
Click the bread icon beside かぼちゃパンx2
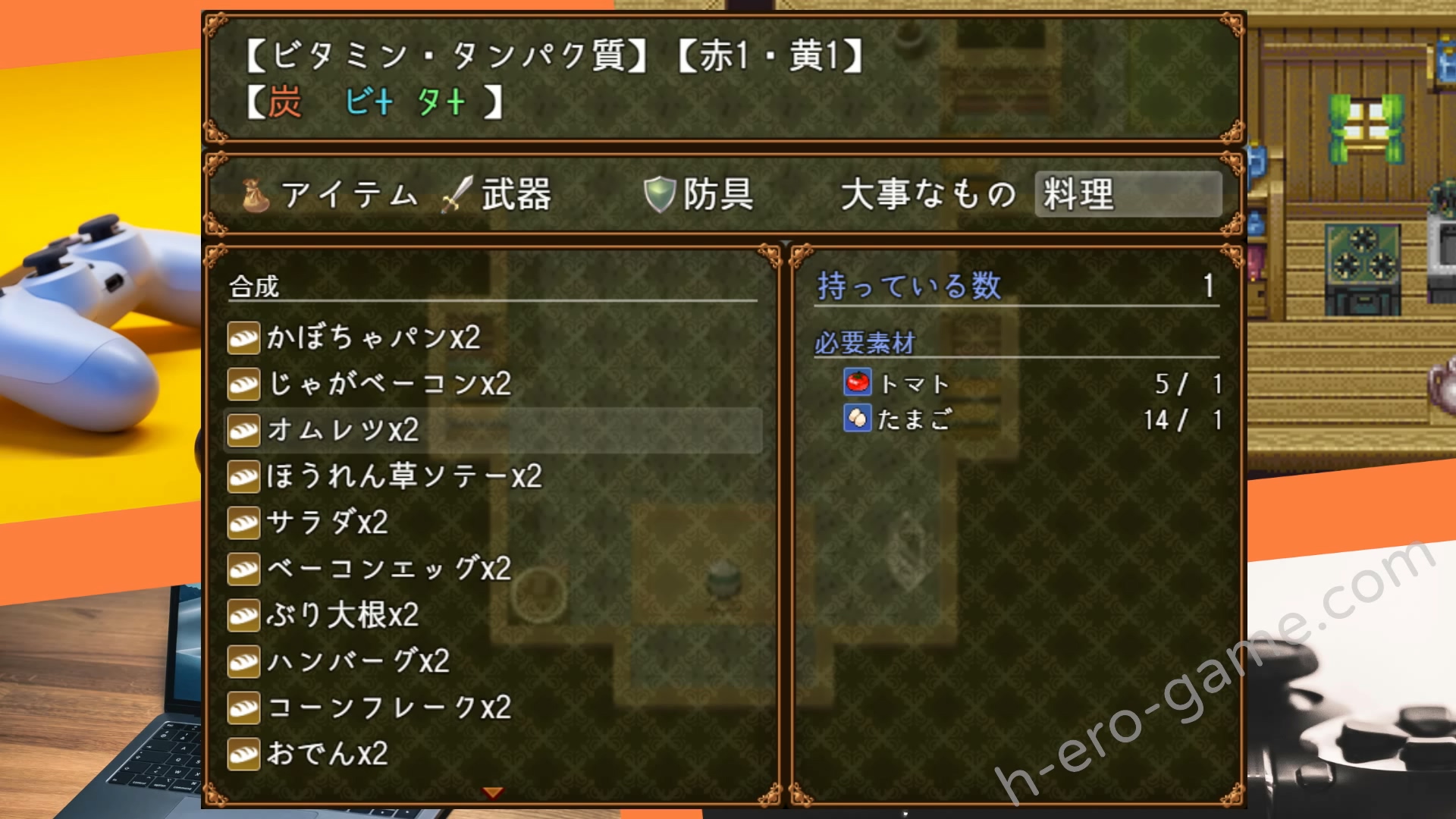242,340
